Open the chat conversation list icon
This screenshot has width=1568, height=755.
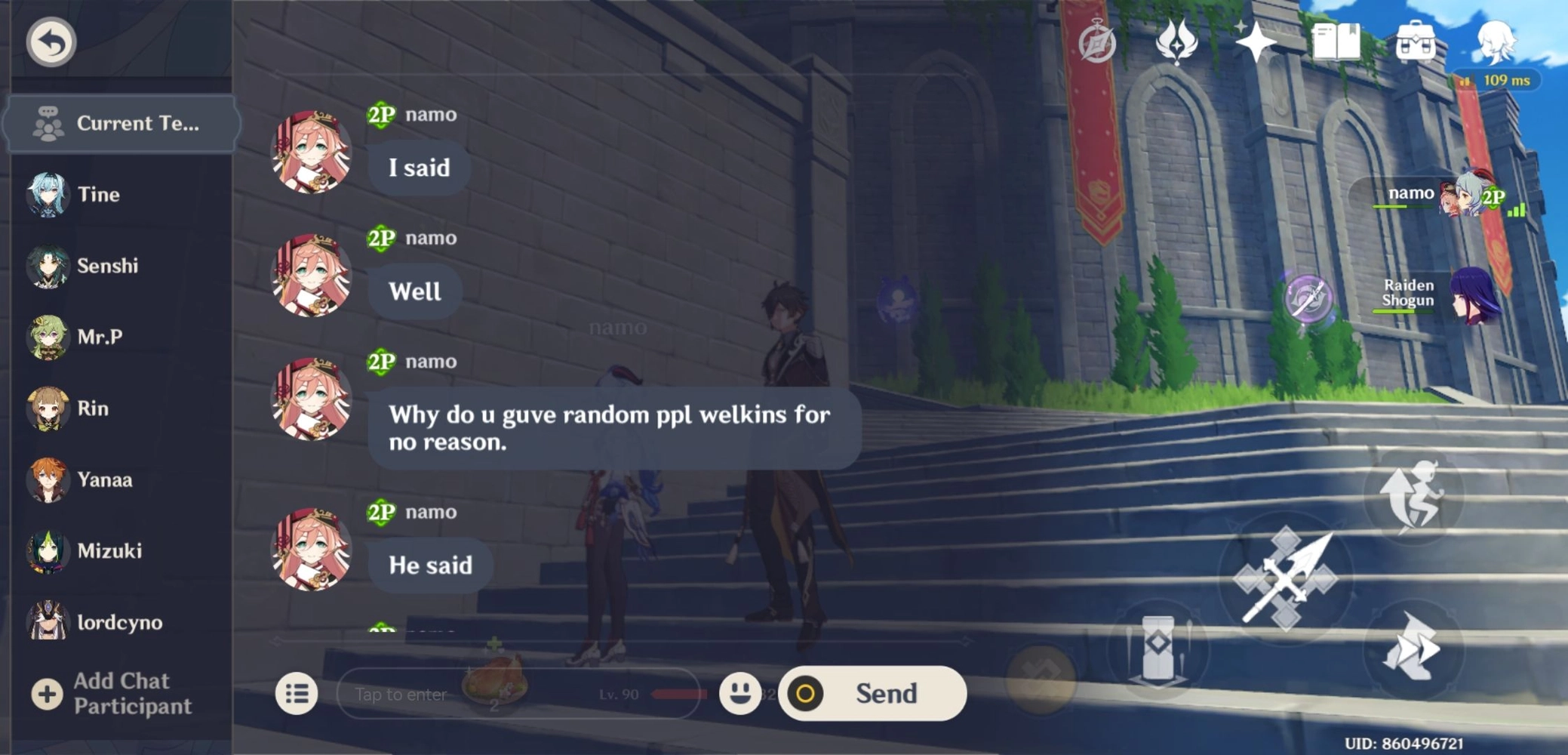tap(297, 693)
